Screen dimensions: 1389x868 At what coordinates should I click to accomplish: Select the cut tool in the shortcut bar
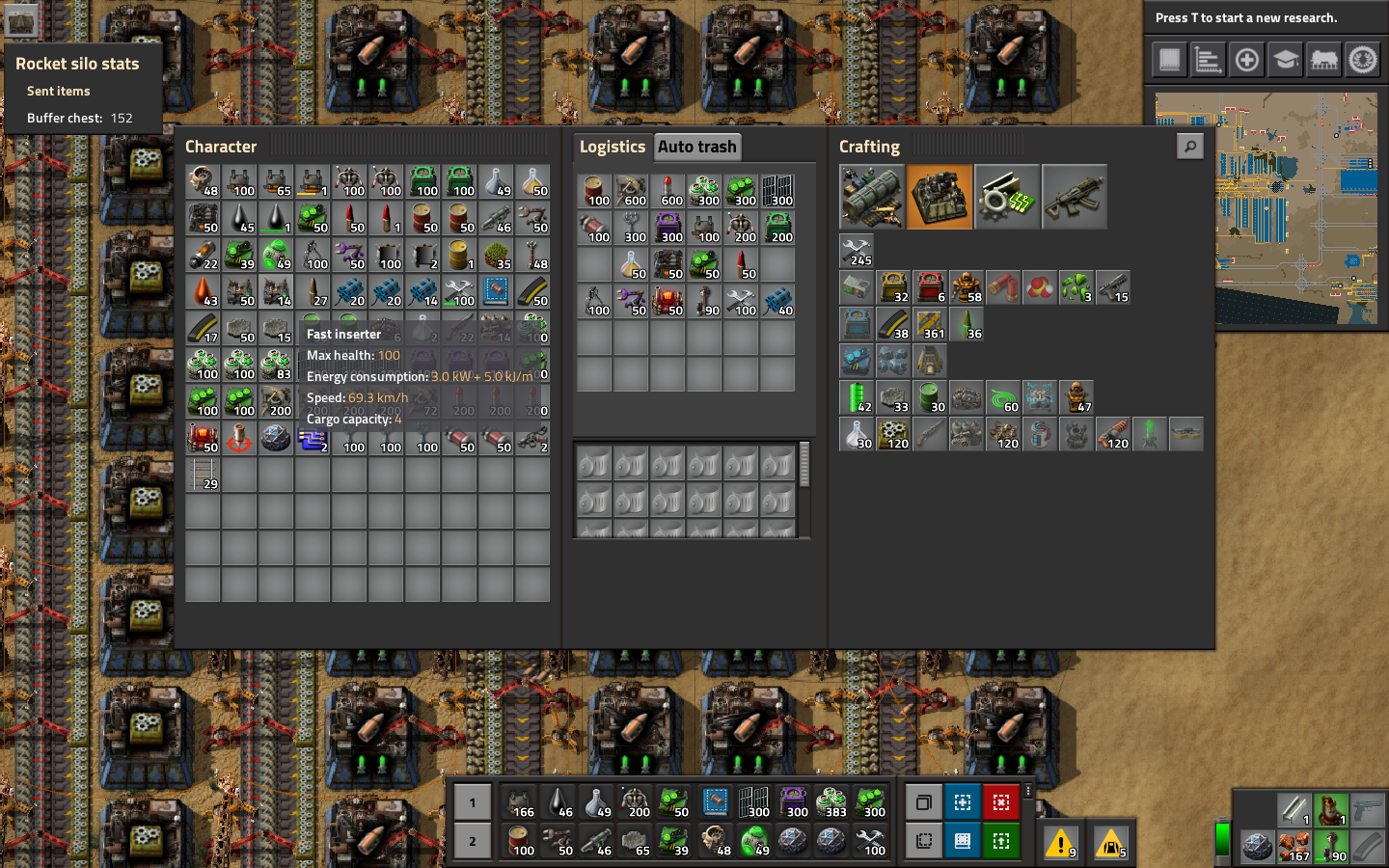tap(923, 840)
